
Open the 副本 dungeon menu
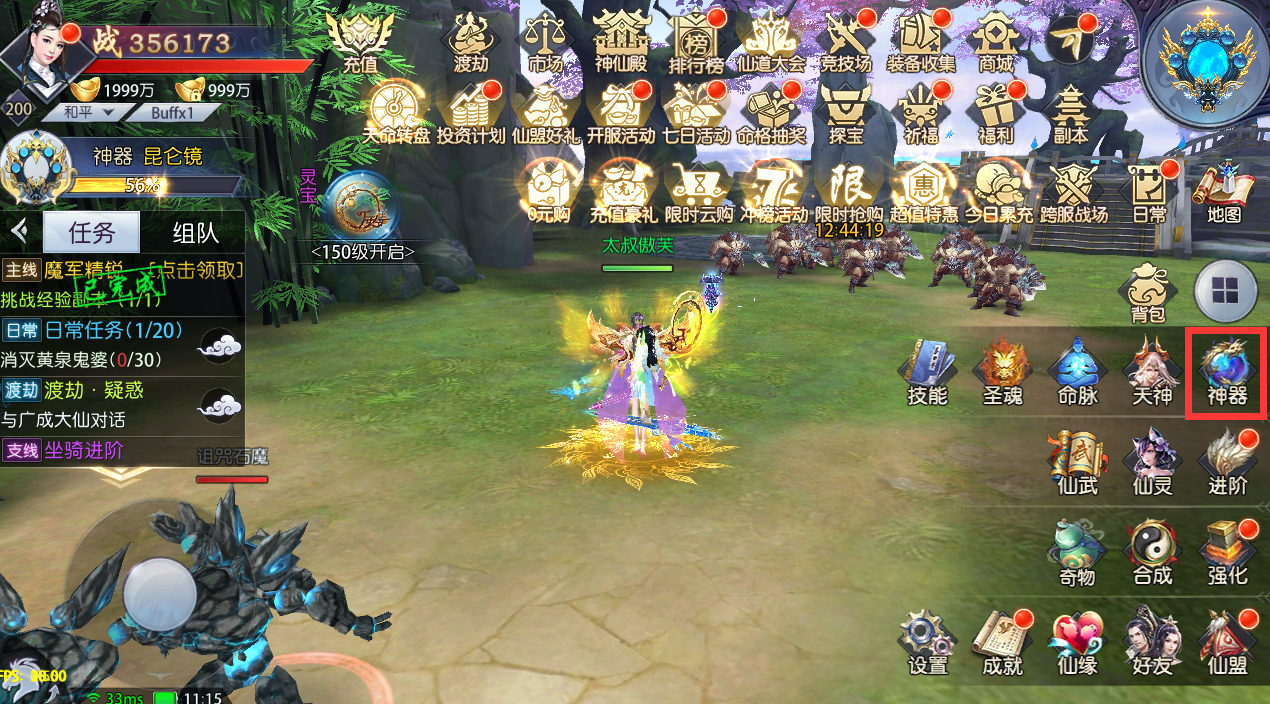[x=1071, y=112]
